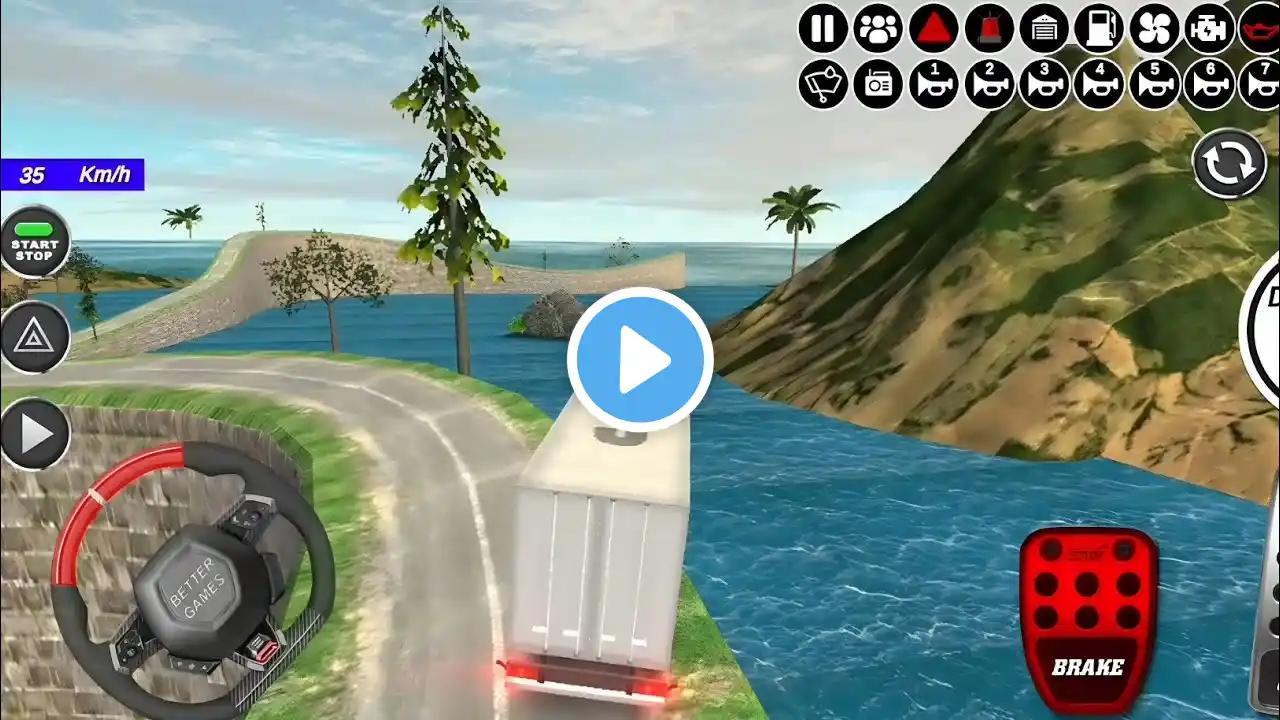Open the garage icon

(1044, 29)
